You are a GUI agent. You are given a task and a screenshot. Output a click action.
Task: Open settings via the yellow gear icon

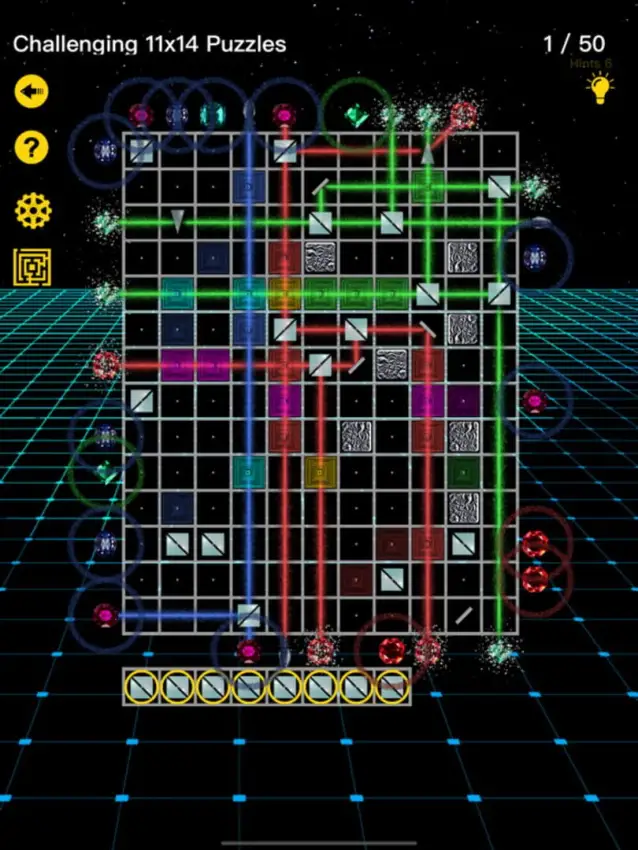click(31, 210)
